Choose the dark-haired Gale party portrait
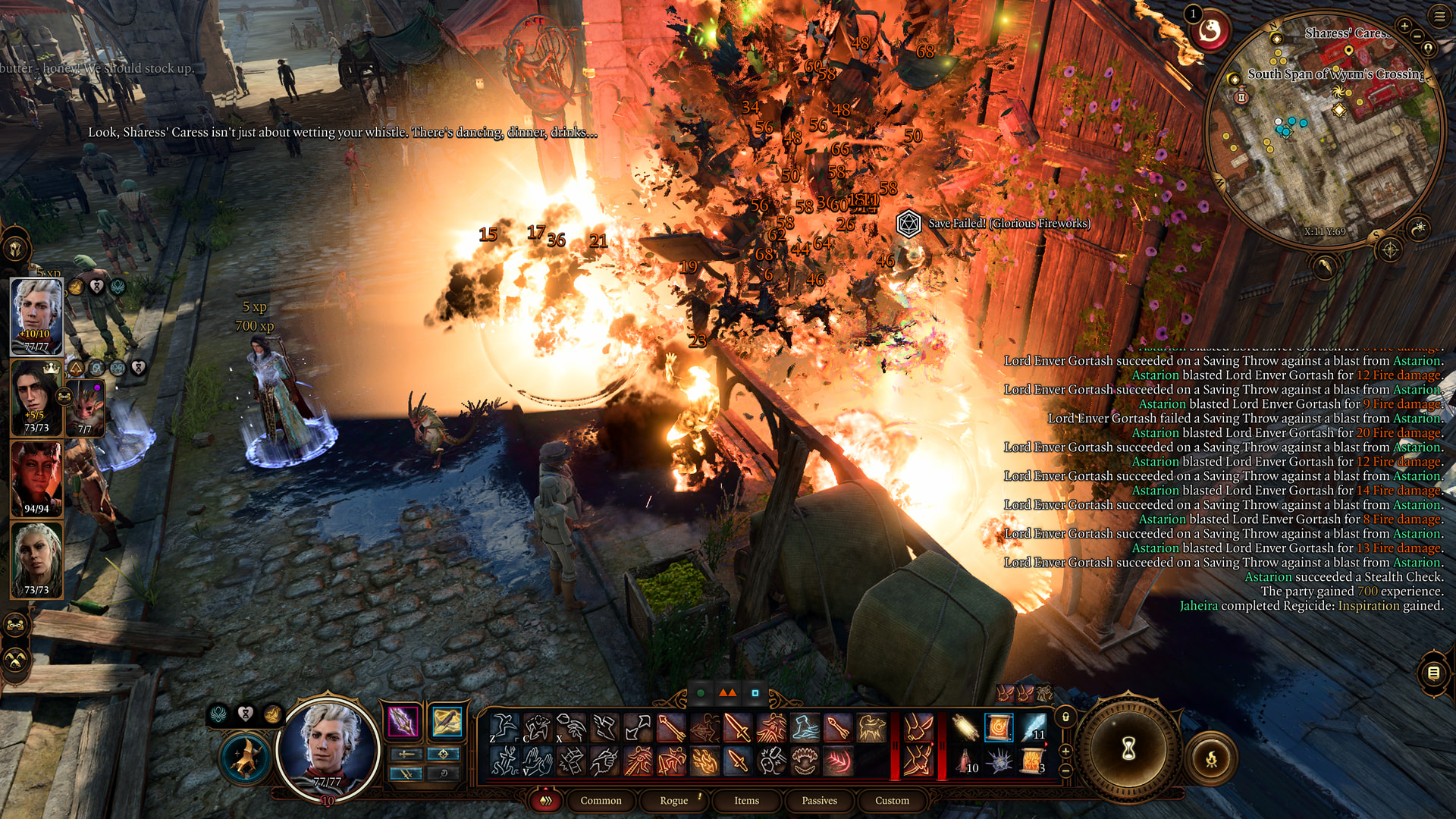The width and height of the screenshot is (1456, 819). [x=34, y=397]
